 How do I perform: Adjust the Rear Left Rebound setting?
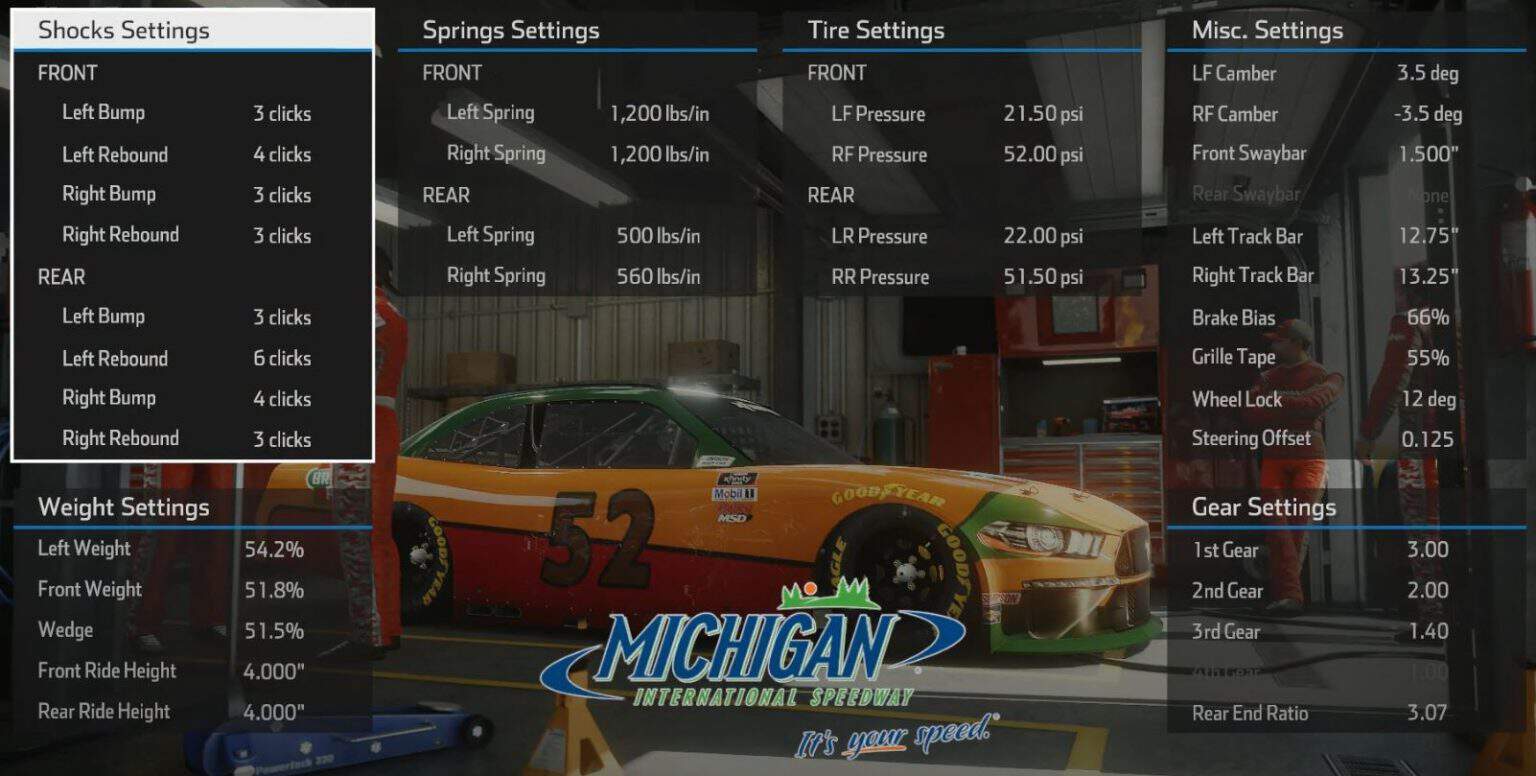(283, 357)
